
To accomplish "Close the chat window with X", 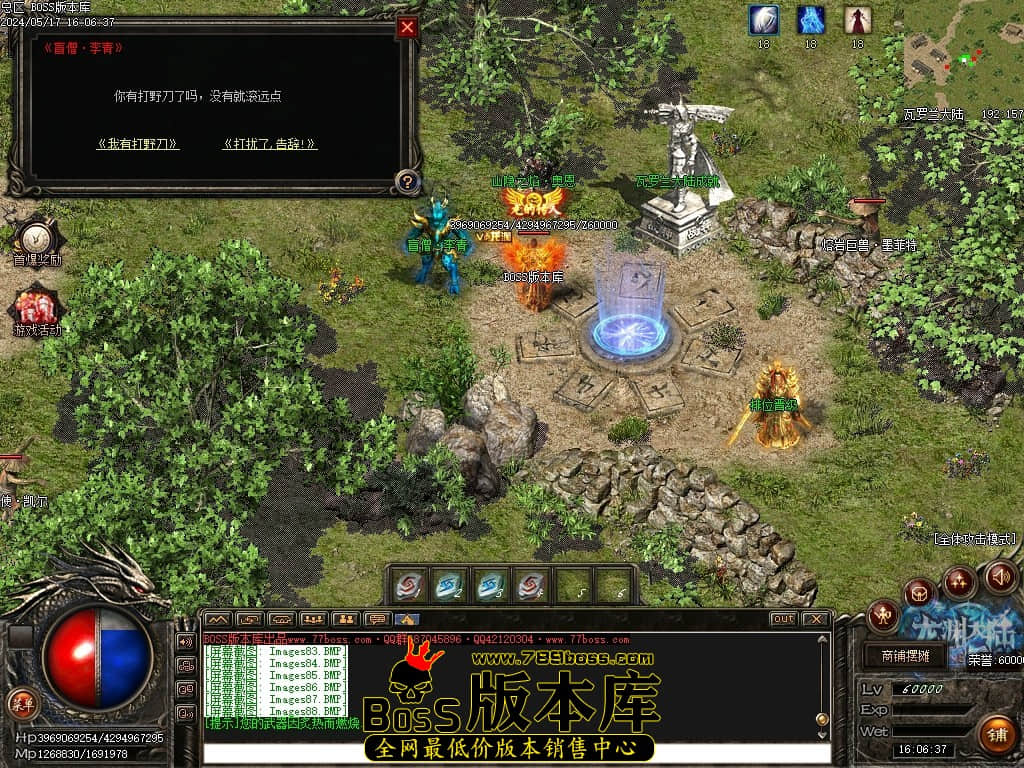I will click(x=816, y=619).
